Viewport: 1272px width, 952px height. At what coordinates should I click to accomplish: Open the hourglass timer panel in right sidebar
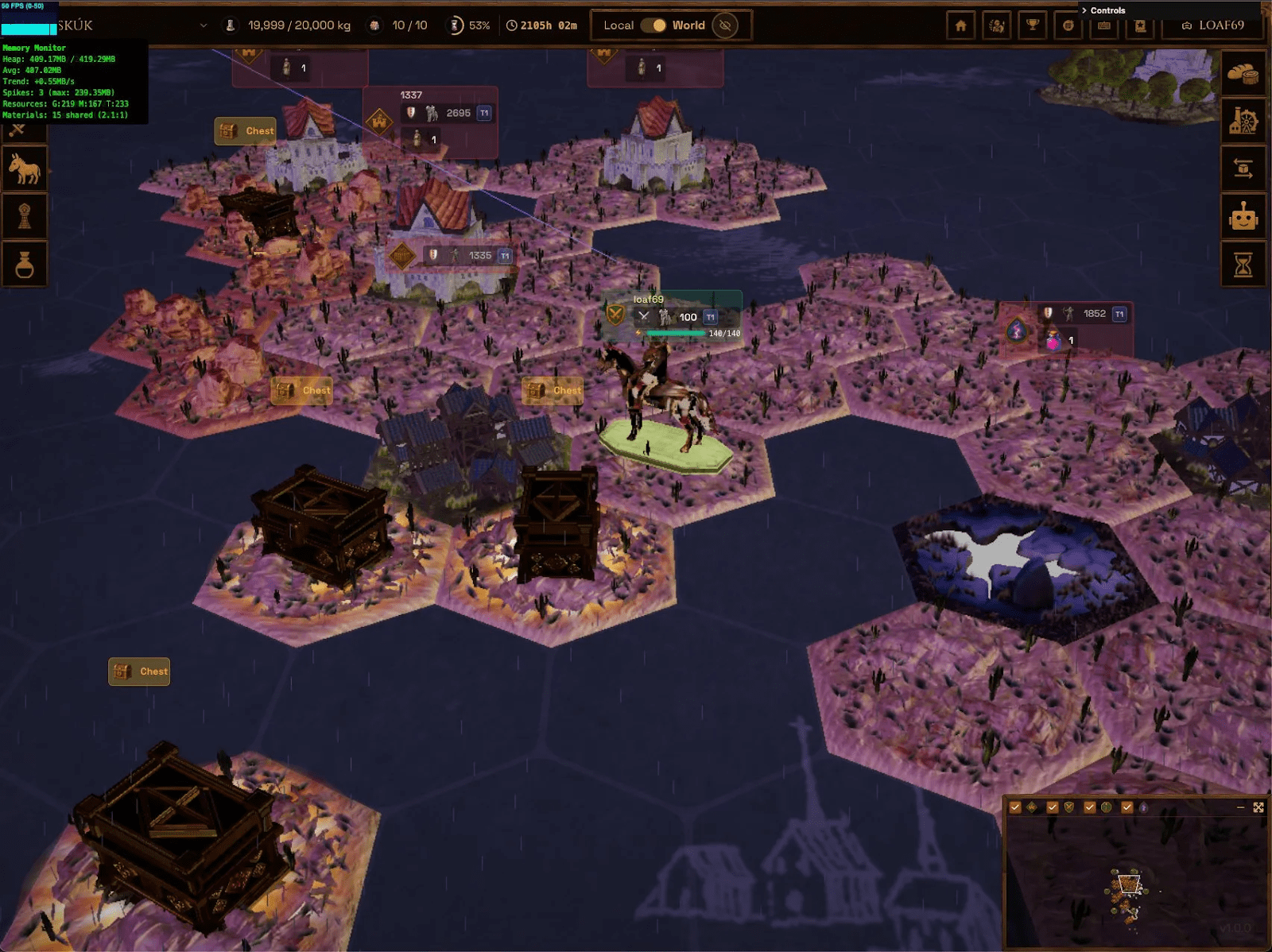click(1245, 262)
